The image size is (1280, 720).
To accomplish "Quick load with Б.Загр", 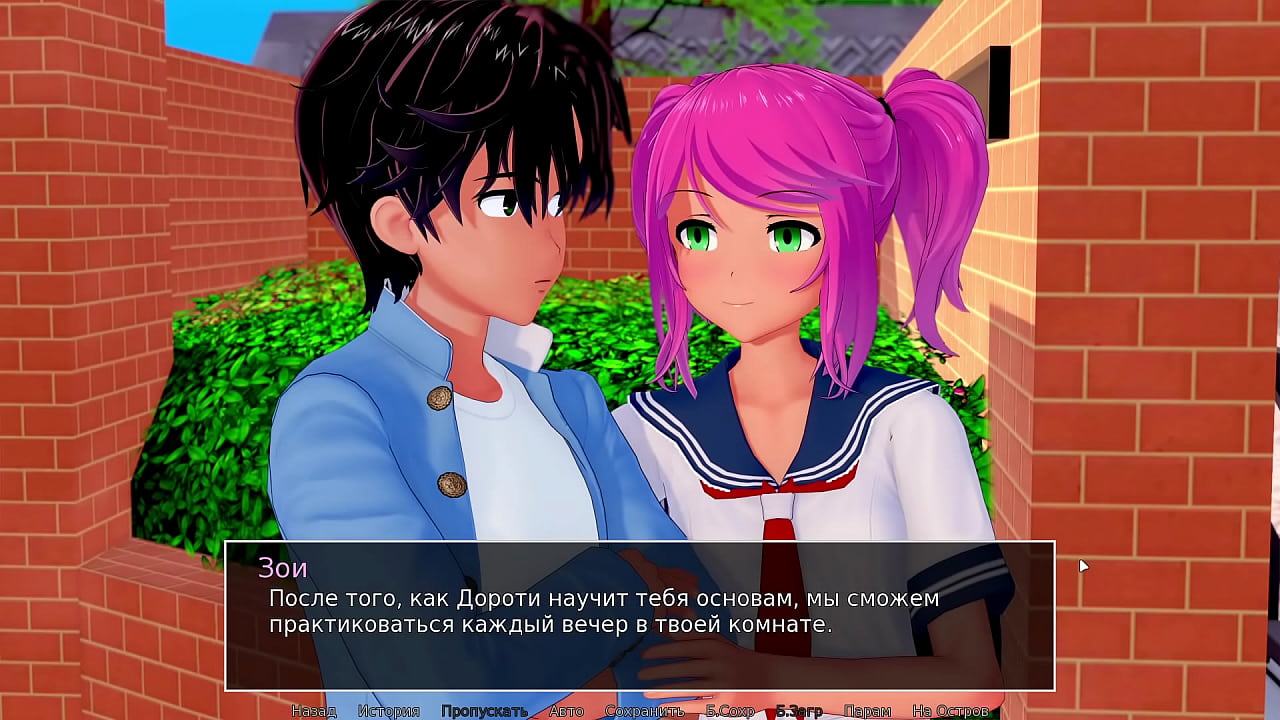I will pyautogui.click(x=799, y=711).
